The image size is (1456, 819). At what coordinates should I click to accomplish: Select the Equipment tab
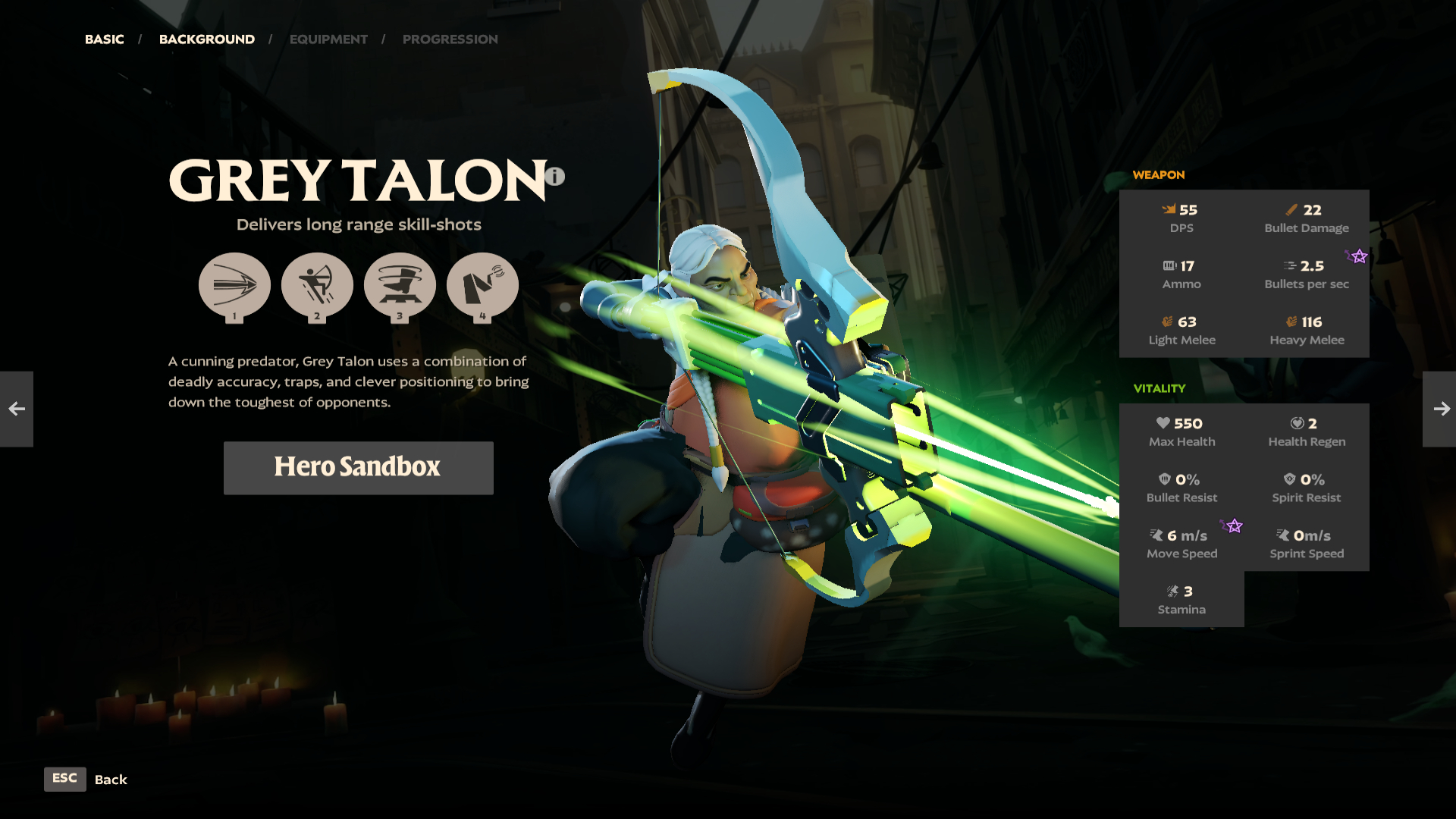click(328, 39)
